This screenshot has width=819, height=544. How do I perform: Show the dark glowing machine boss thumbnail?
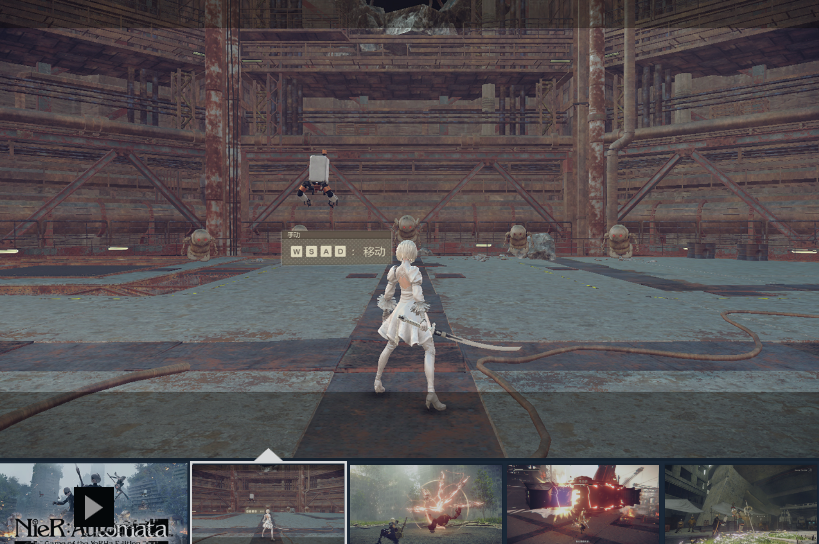coord(583,504)
